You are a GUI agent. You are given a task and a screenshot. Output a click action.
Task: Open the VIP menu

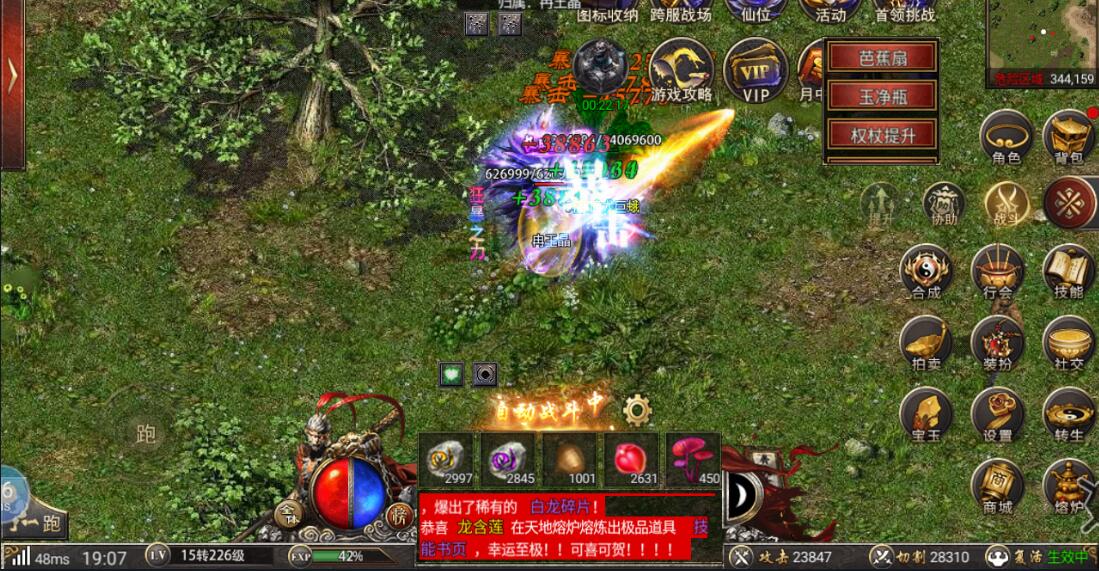pyautogui.click(x=755, y=69)
